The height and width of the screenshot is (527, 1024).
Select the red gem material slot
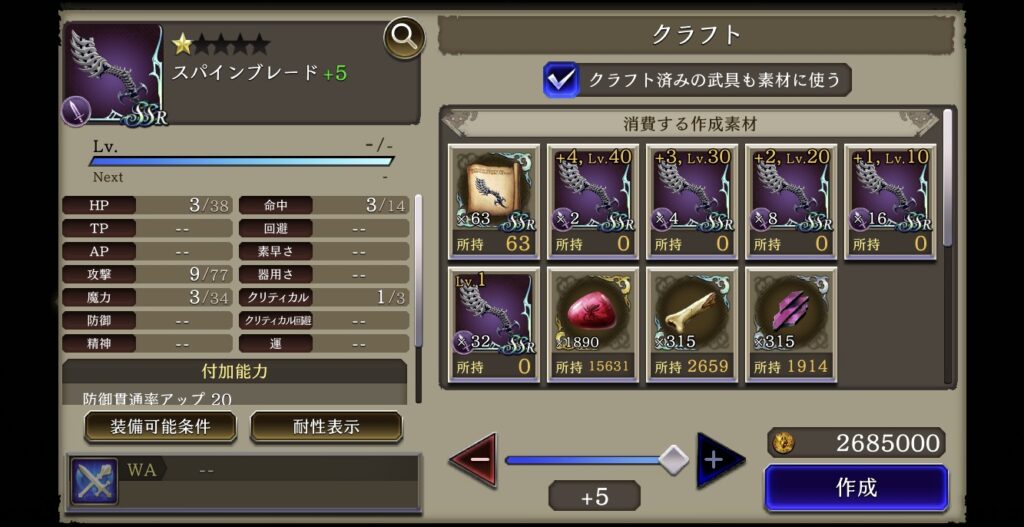click(593, 325)
